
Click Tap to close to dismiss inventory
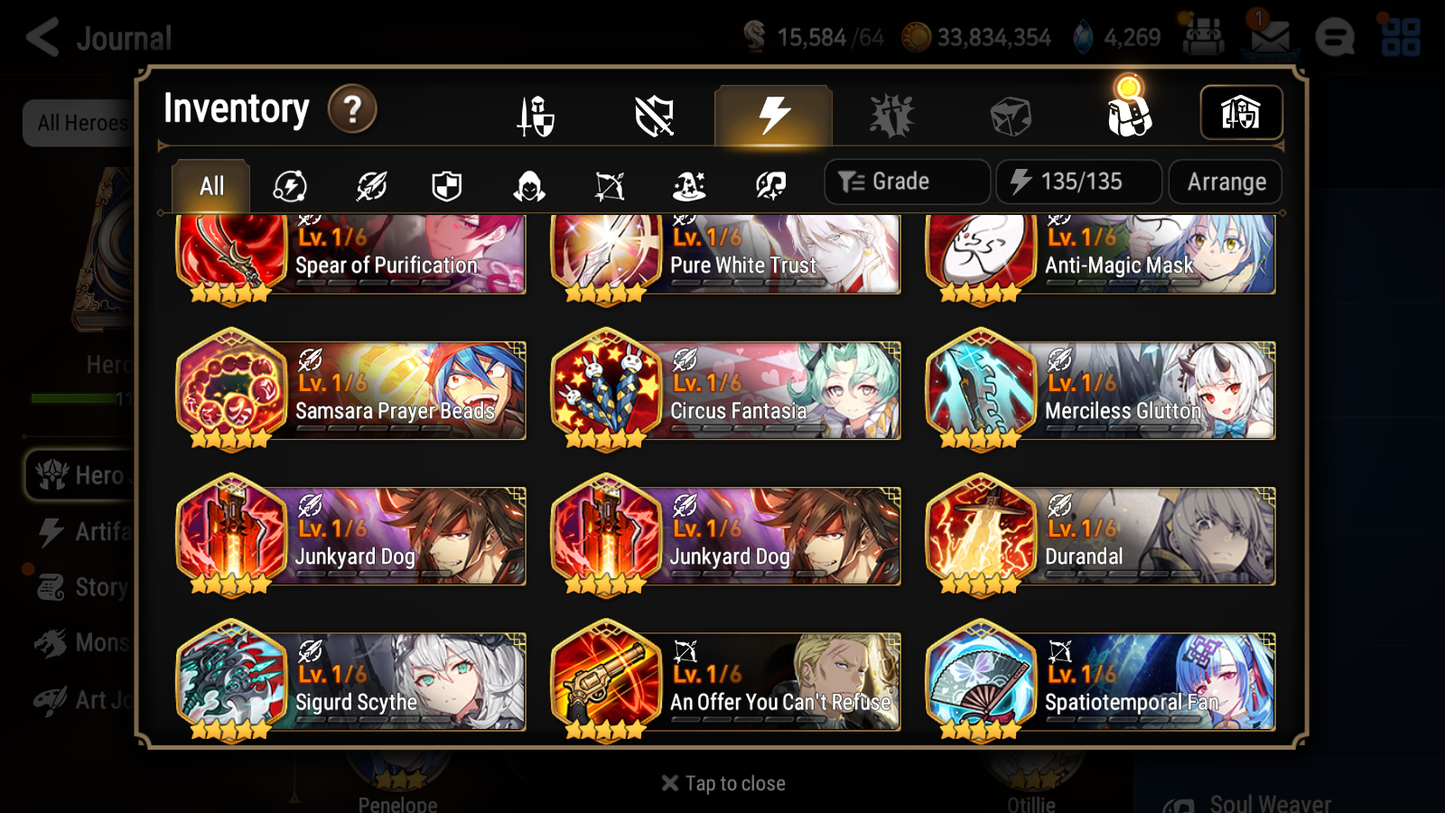tap(722, 783)
